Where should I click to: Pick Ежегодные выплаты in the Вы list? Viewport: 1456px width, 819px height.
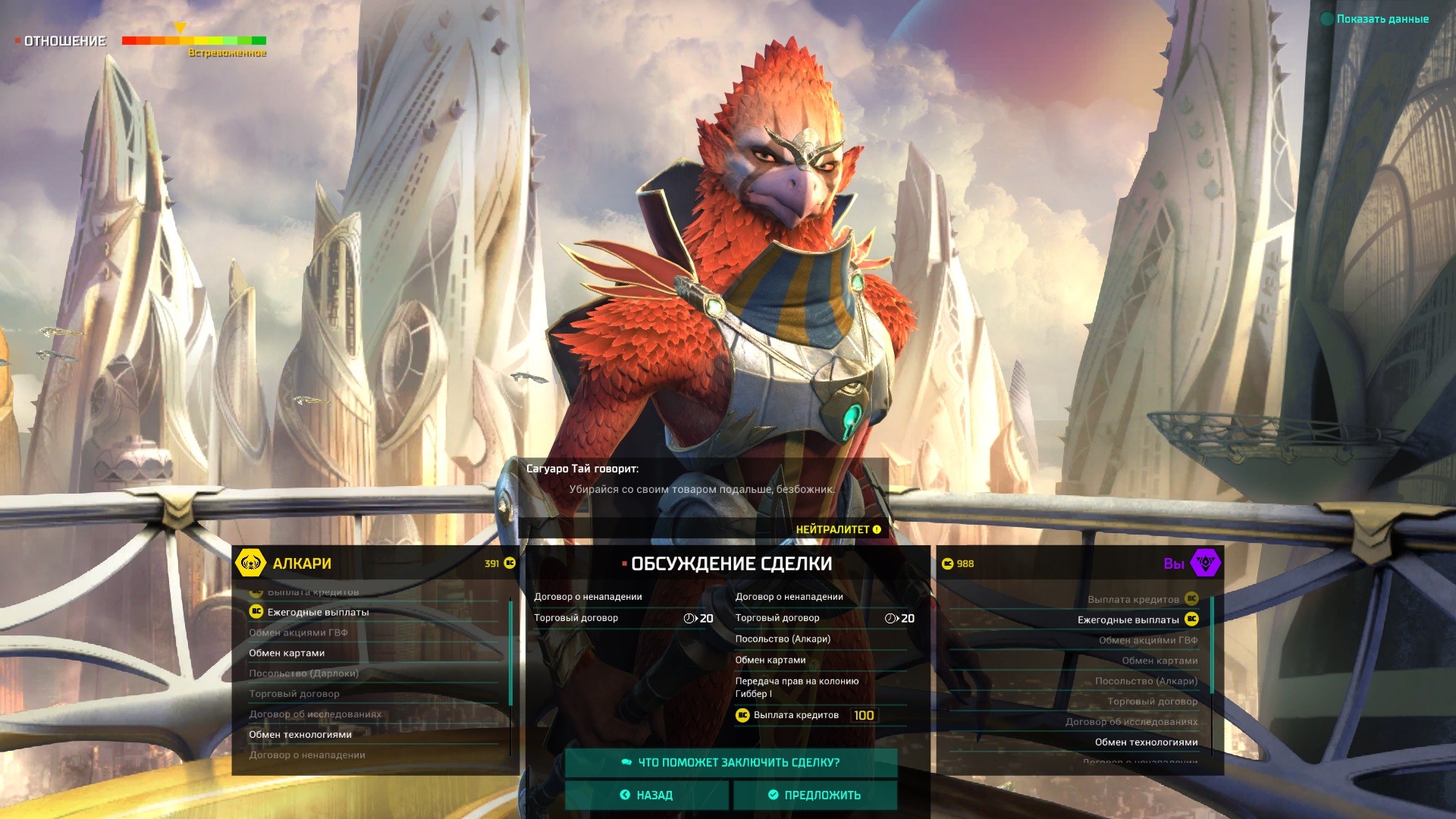coord(1128,620)
